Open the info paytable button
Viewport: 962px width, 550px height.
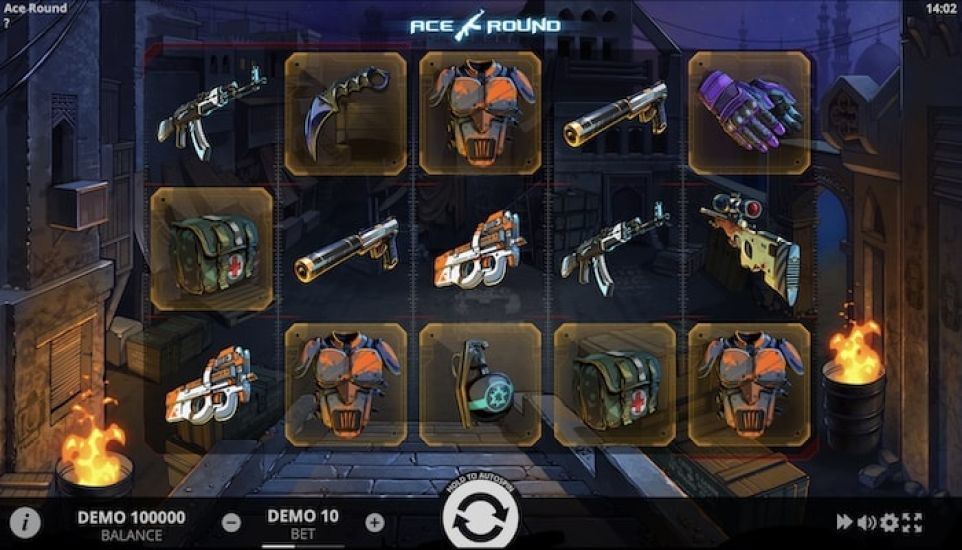[x=25, y=521]
